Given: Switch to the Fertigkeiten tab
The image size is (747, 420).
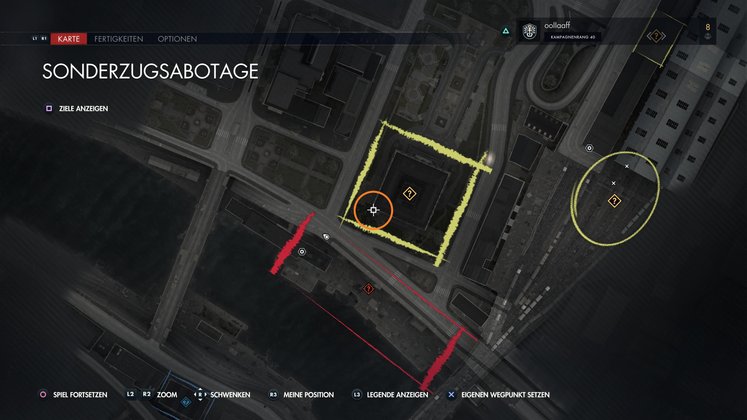Looking at the screenshot, I should tap(118, 39).
